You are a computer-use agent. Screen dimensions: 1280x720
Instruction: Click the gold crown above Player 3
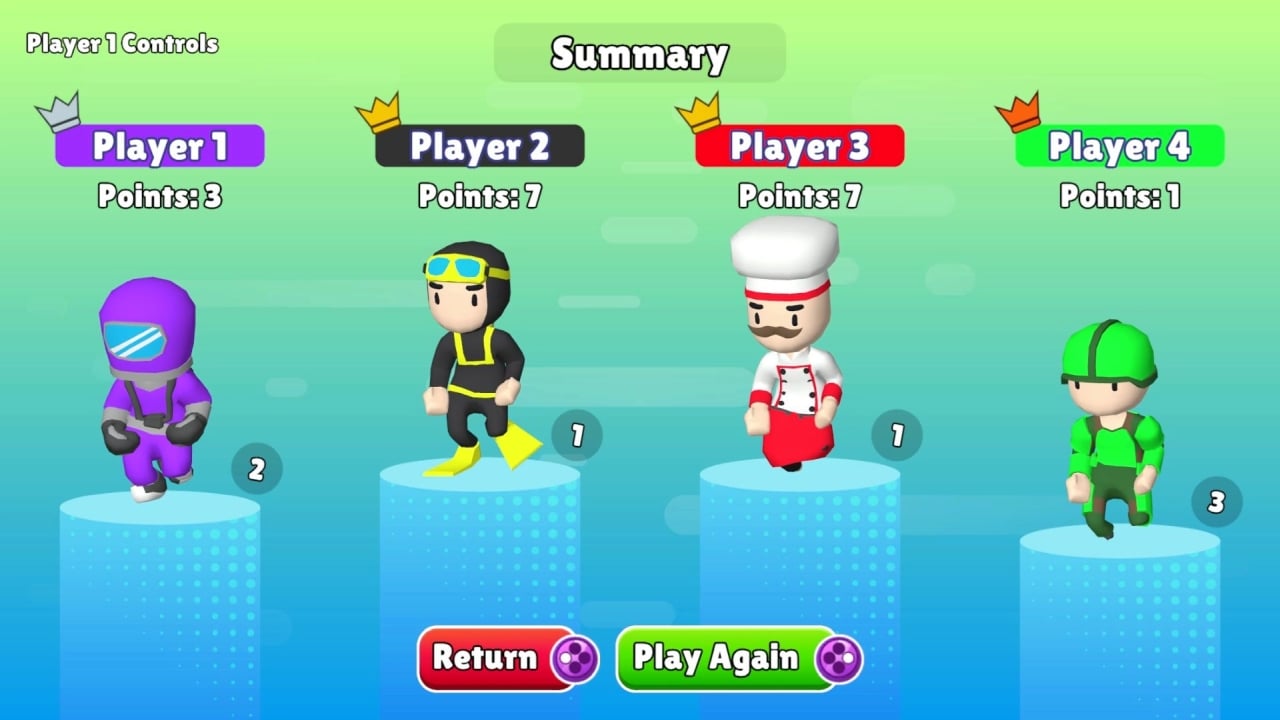[x=695, y=112]
